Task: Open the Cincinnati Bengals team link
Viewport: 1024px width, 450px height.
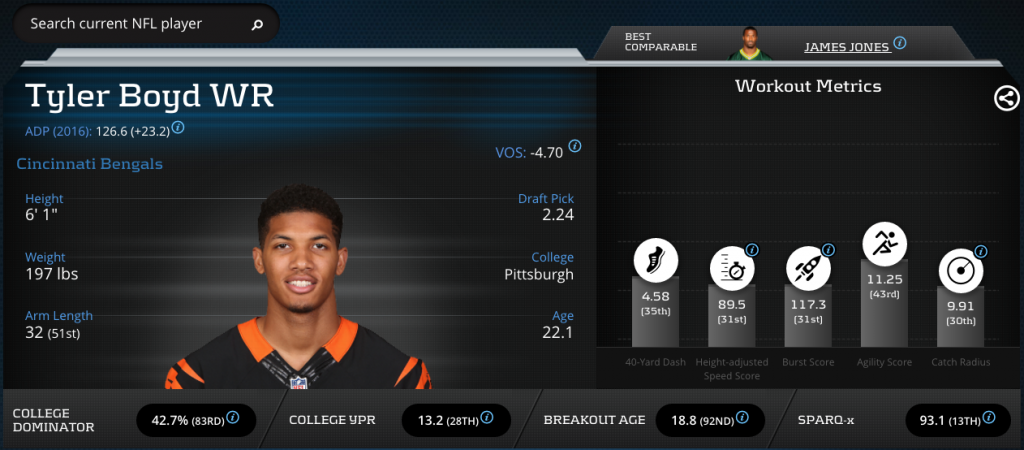Action: click(x=90, y=164)
